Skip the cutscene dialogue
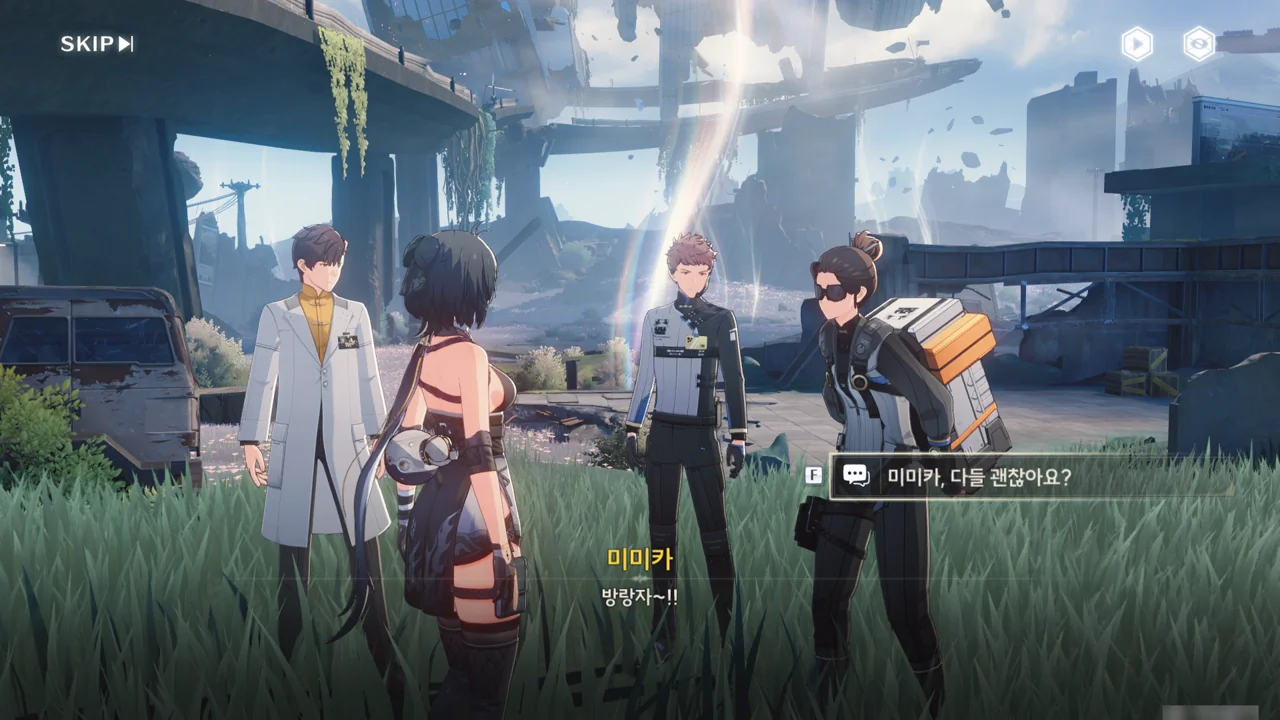Viewport: 1280px width, 720px height. [97, 44]
